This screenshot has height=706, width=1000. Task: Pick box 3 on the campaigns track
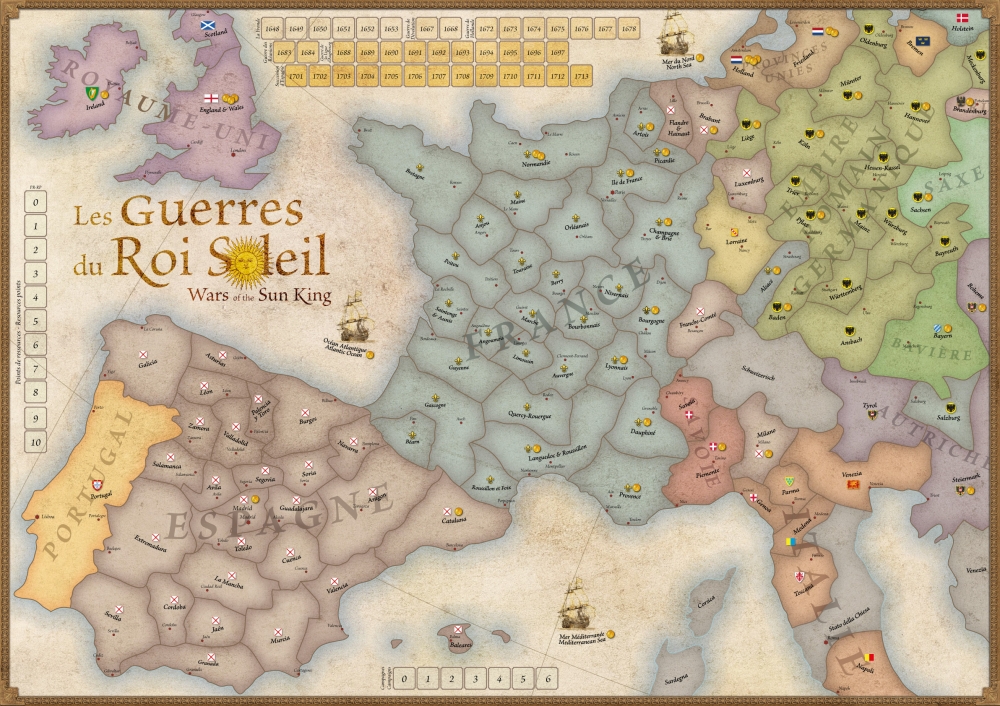475,678
